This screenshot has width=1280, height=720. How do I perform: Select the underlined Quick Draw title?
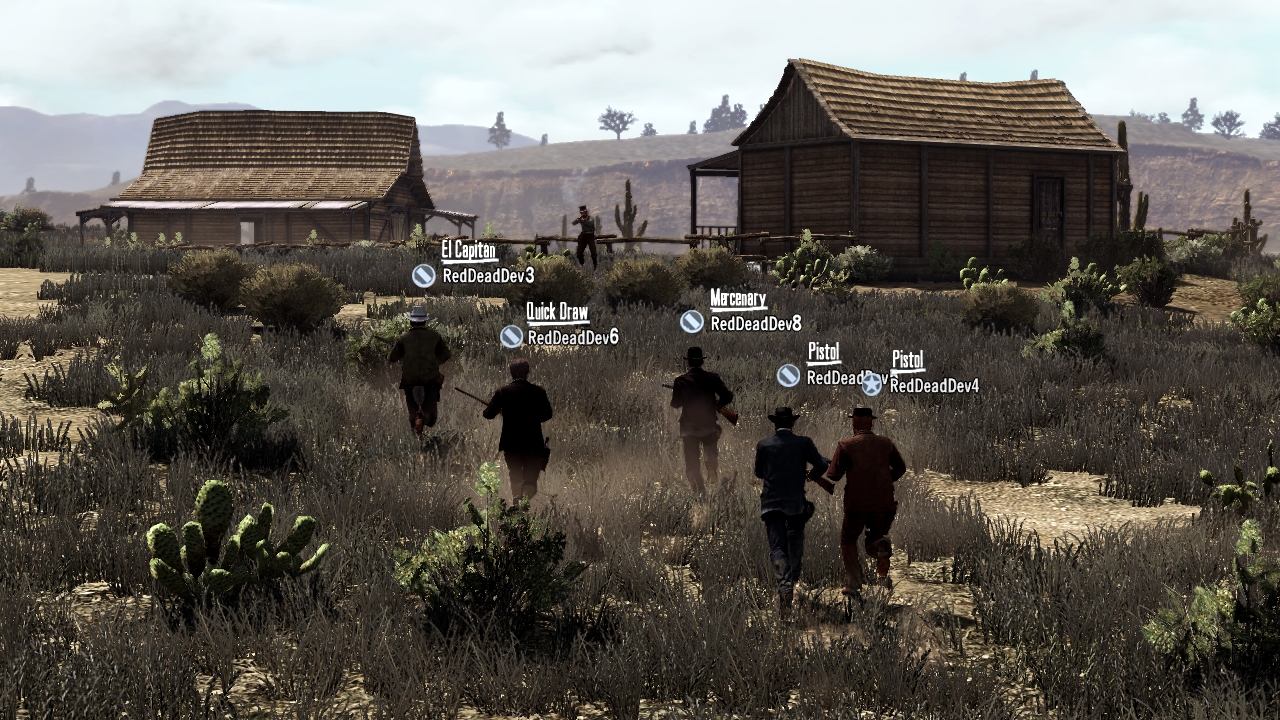point(556,310)
